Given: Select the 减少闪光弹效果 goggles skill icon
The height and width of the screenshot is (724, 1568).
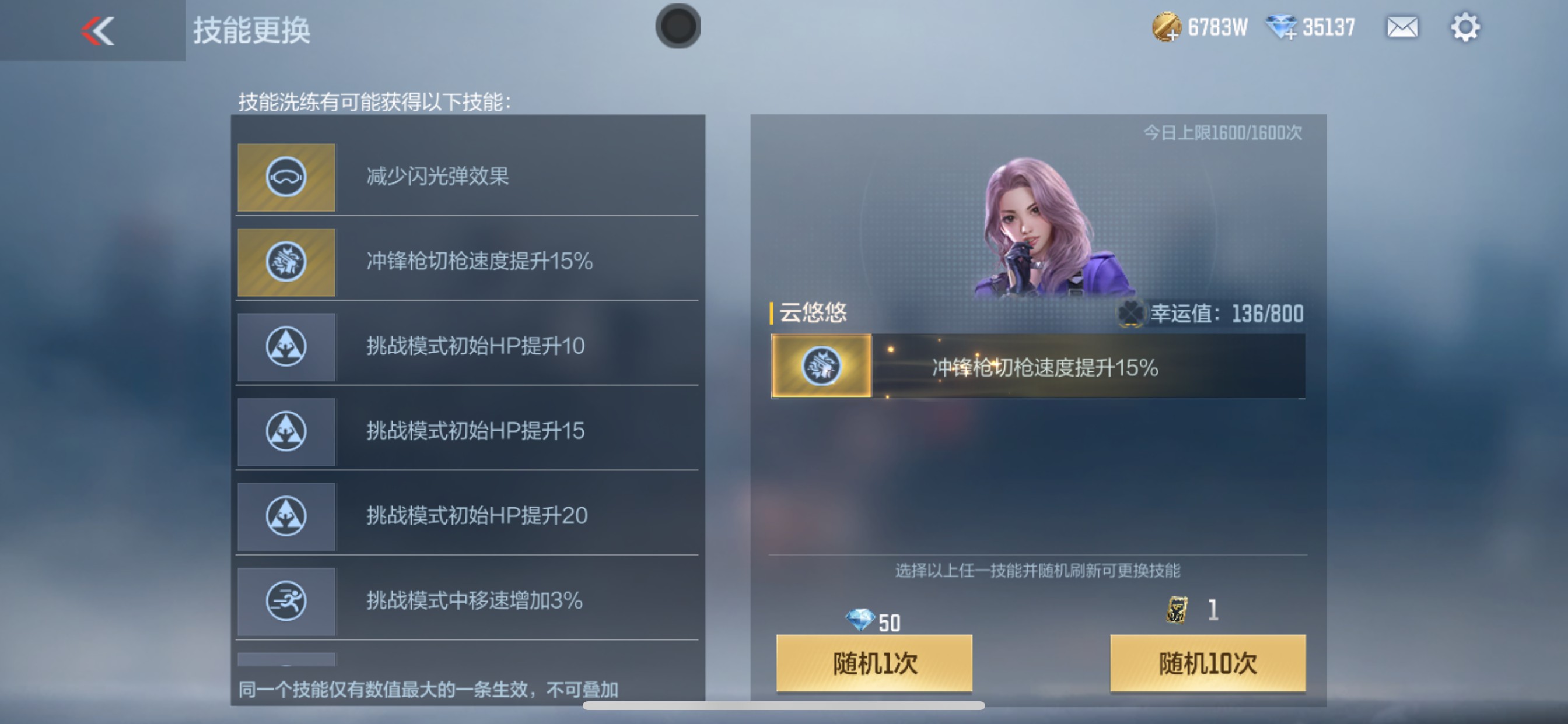Looking at the screenshot, I should pyautogui.click(x=286, y=177).
